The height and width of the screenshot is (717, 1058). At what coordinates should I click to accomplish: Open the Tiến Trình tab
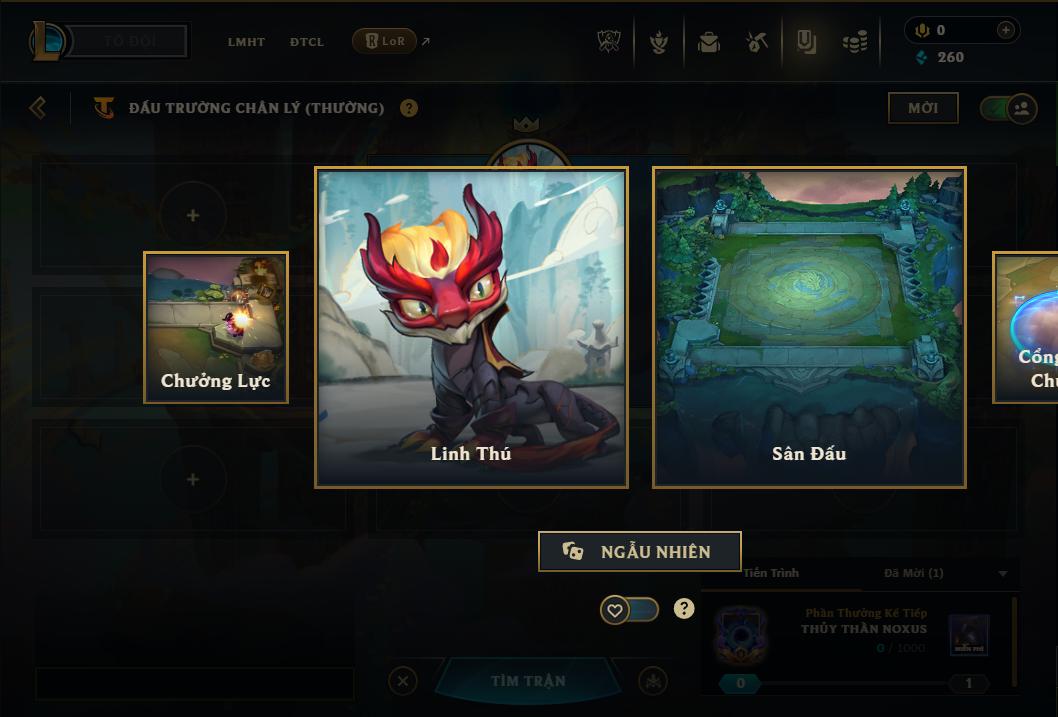pyautogui.click(x=771, y=573)
